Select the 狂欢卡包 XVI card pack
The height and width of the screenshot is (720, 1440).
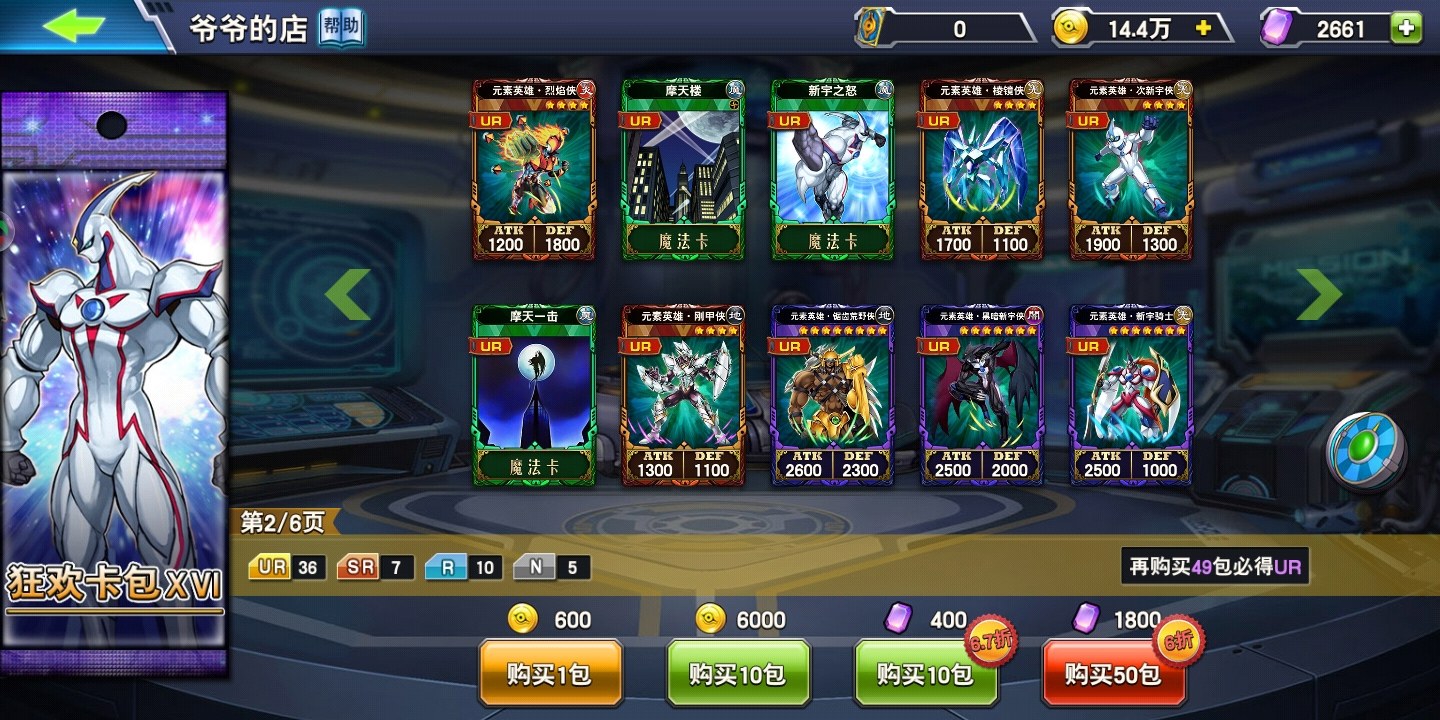click(114, 380)
